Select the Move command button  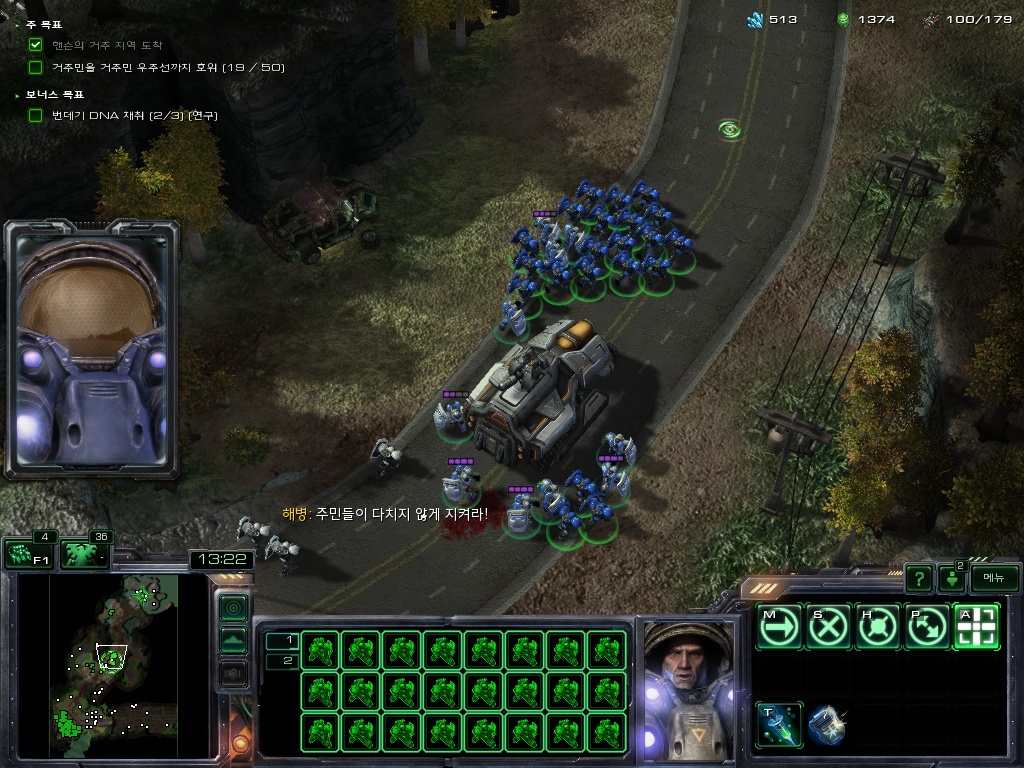[x=778, y=627]
